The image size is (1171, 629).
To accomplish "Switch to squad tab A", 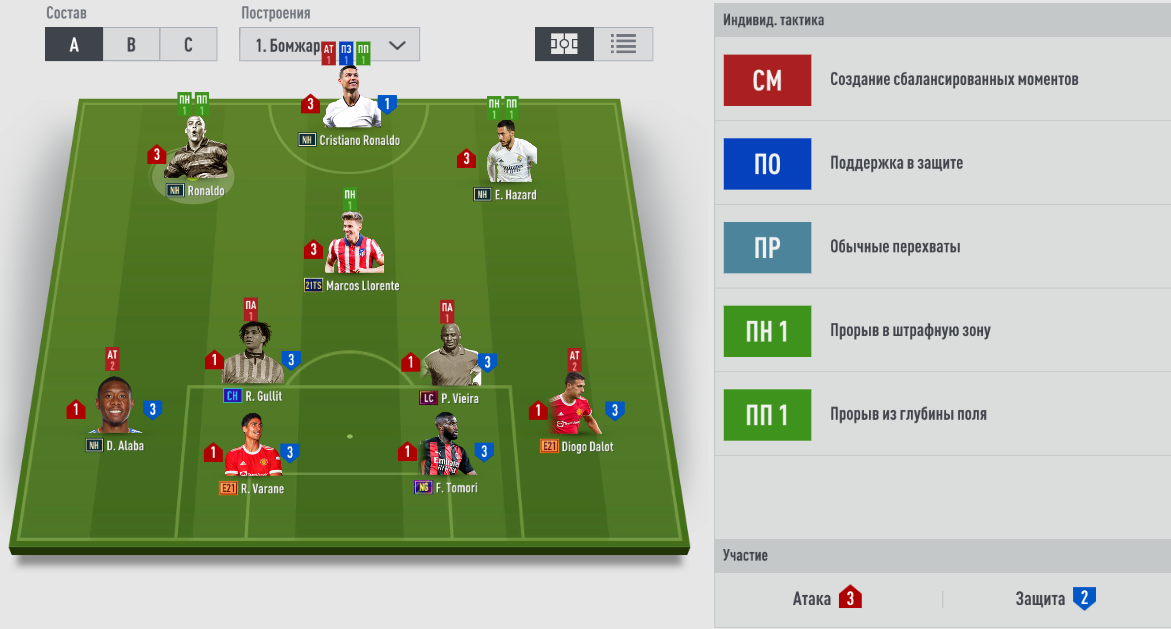I will [x=74, y=45].
